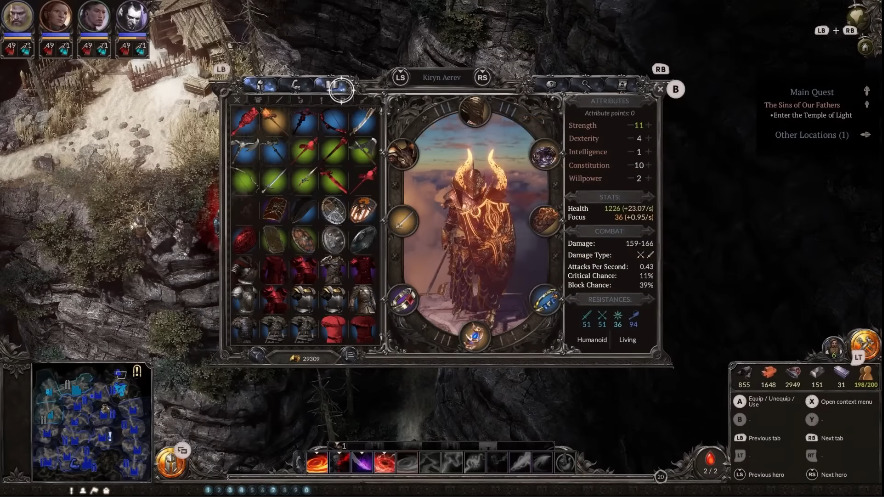Decrease the Constitution attribute
Screen dimensions: 884x497
tap(632, 165)
